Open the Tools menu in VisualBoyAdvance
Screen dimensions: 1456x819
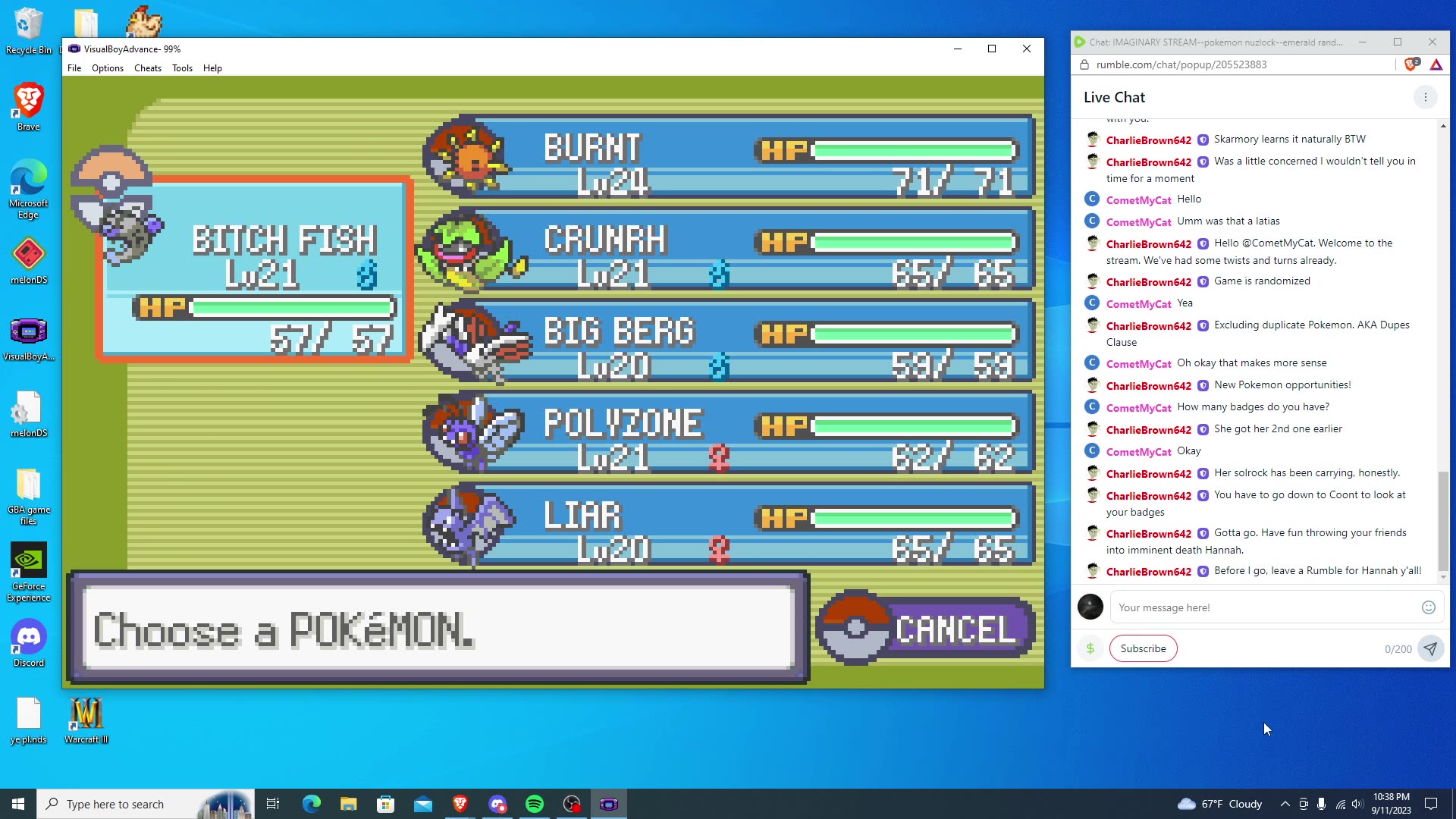pos(182,68)
